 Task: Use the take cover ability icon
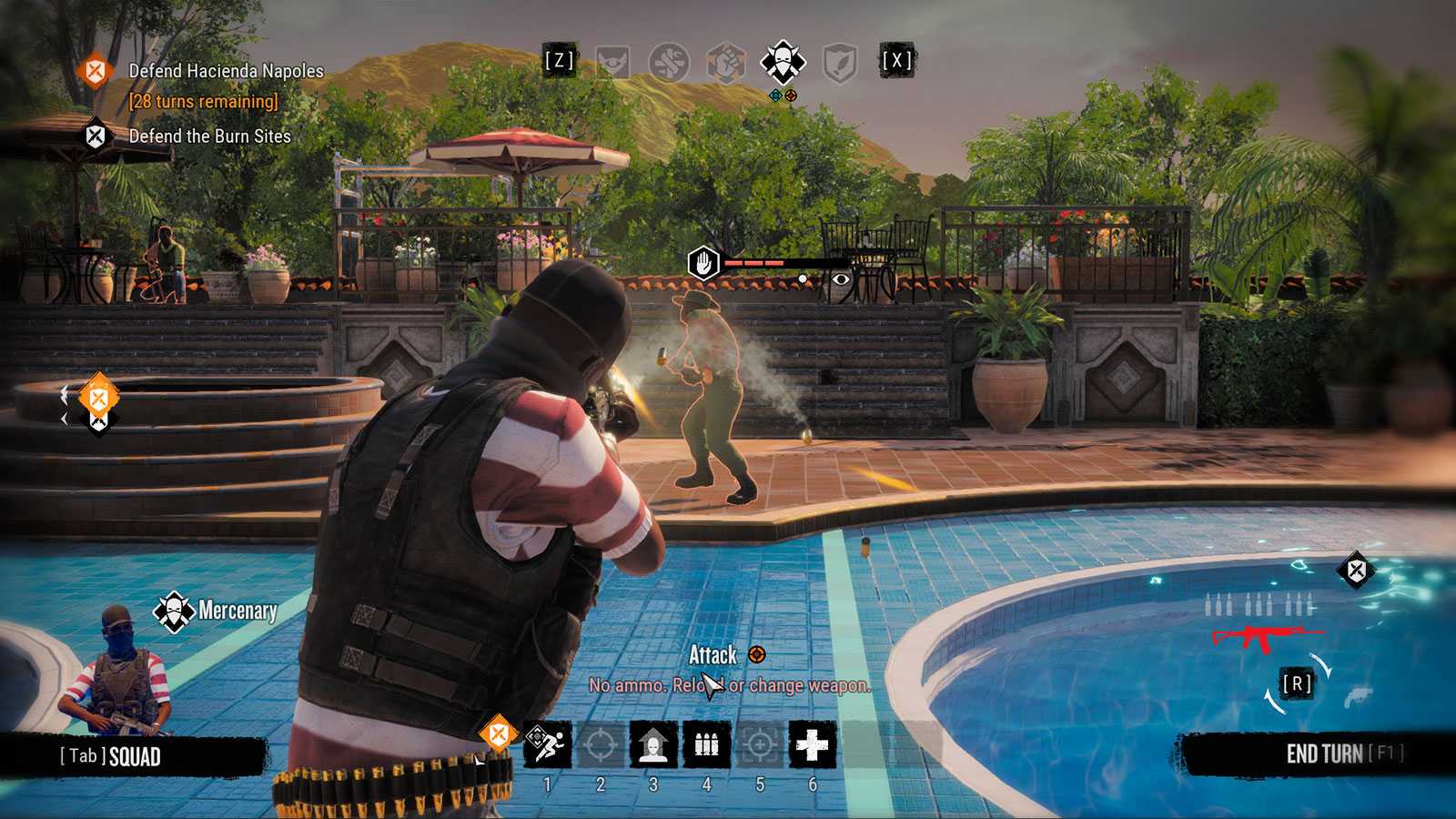(652, 744)
